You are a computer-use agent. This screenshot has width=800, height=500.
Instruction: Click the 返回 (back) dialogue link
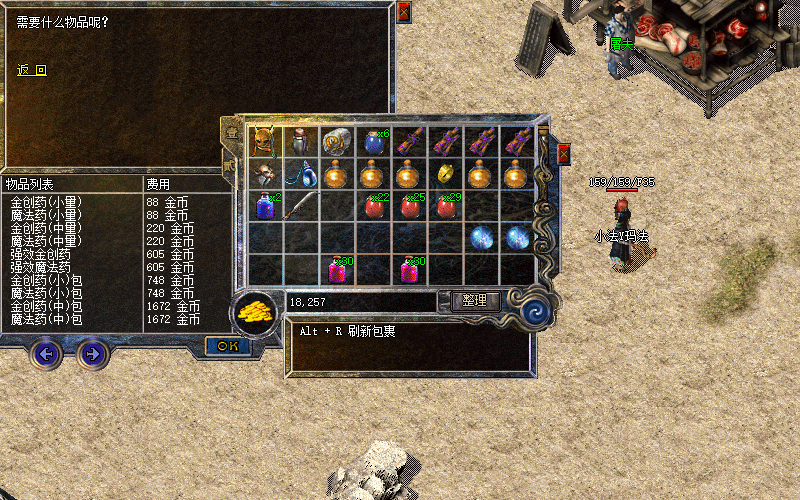click(x=32, y=70)
